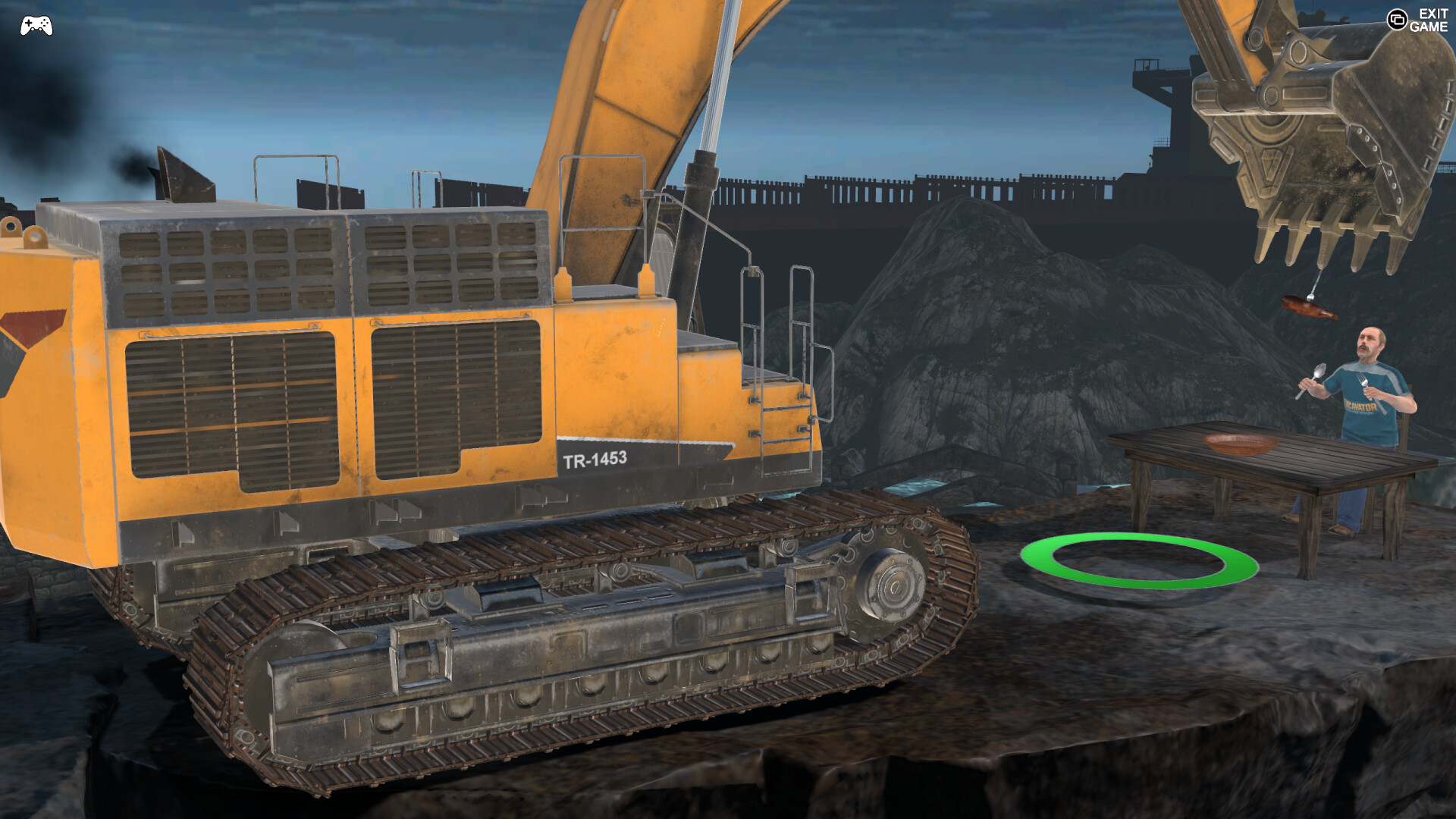Click the gamepad controller icon top-left
This screenshot has width=1456, height=819.
click(x=34, y=24)
